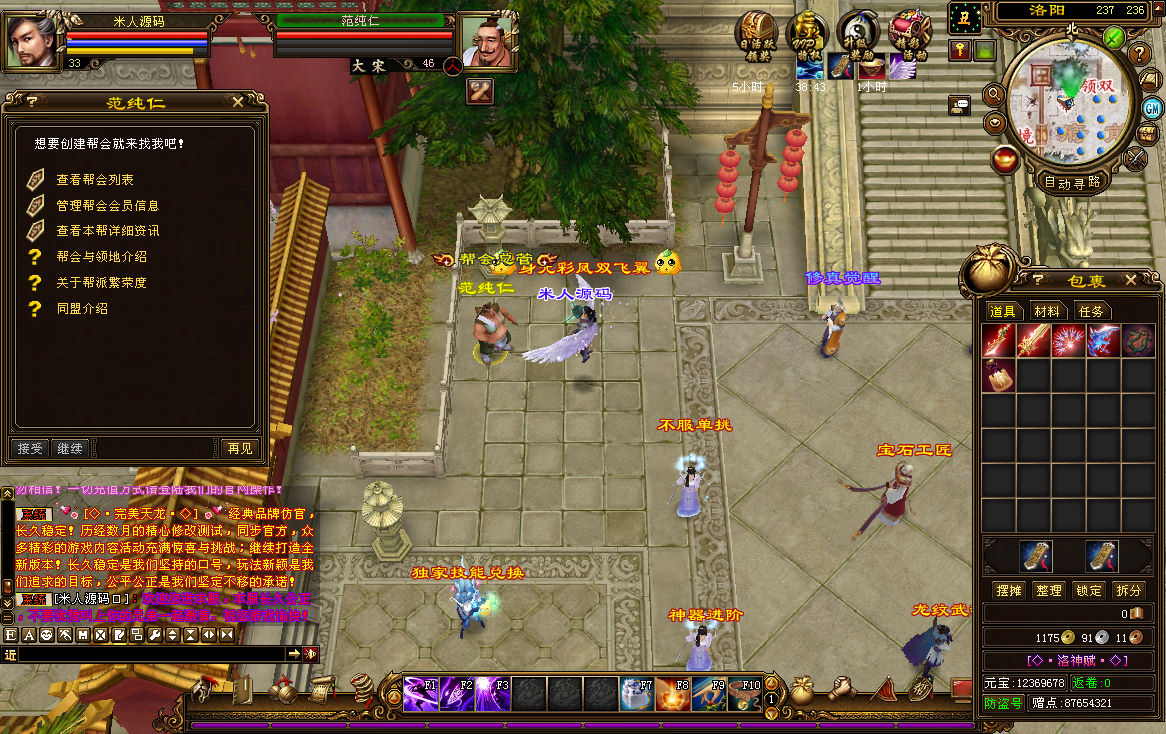1166x734 pixels.
Task: Open 摆摊 stall button in bag
Action: click(x=1009, y=591)
